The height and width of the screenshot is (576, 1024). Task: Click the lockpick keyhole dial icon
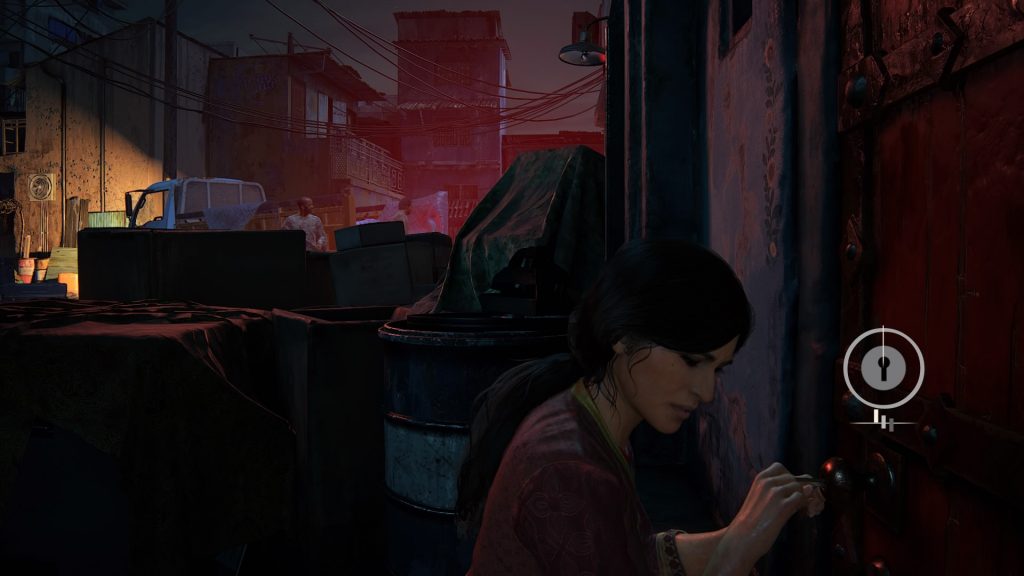tap(883, 367)
